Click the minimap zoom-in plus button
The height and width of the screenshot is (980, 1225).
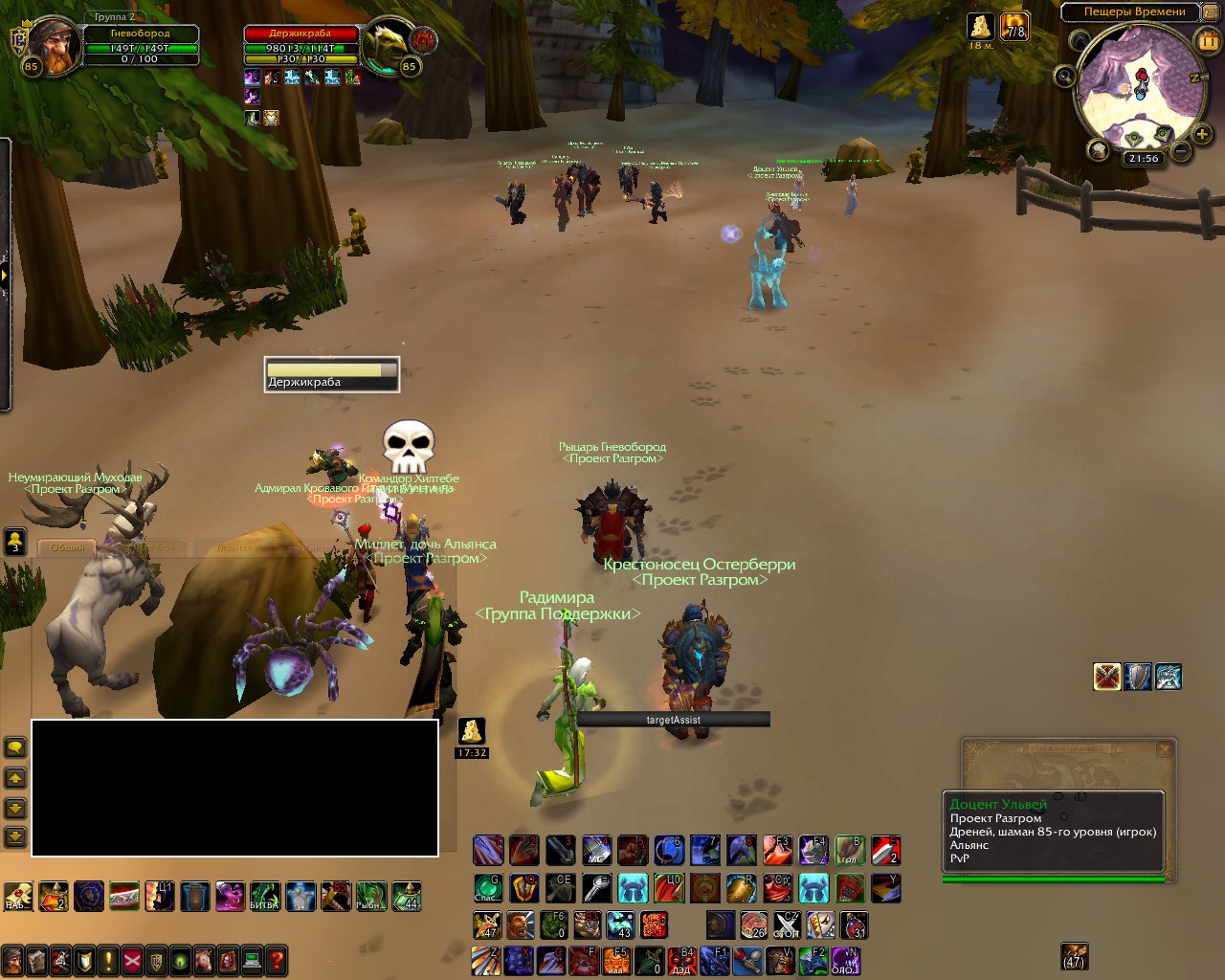(x=1202, y=134)
